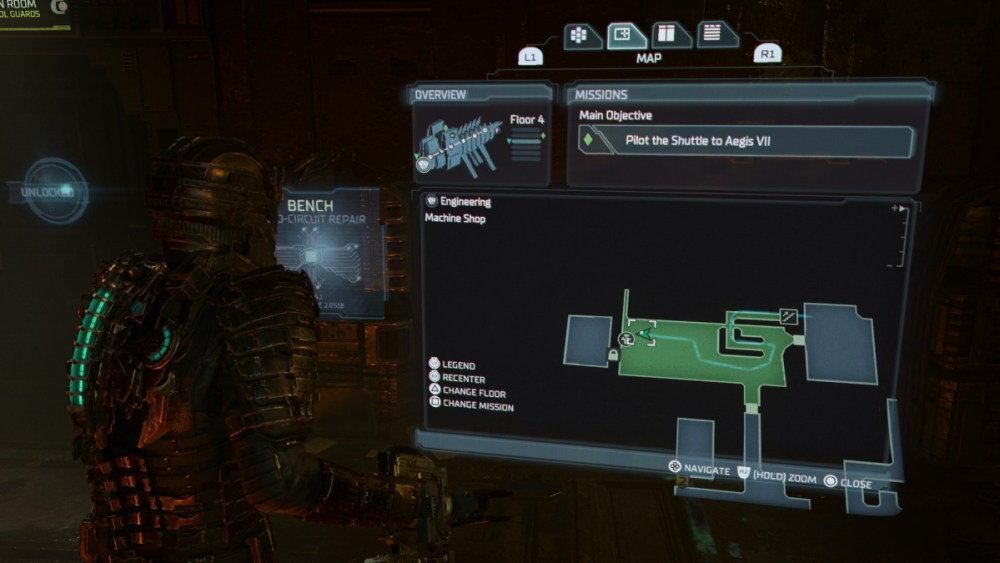
Task: Click the green player arrow on the map
Action: coord(643,335)
